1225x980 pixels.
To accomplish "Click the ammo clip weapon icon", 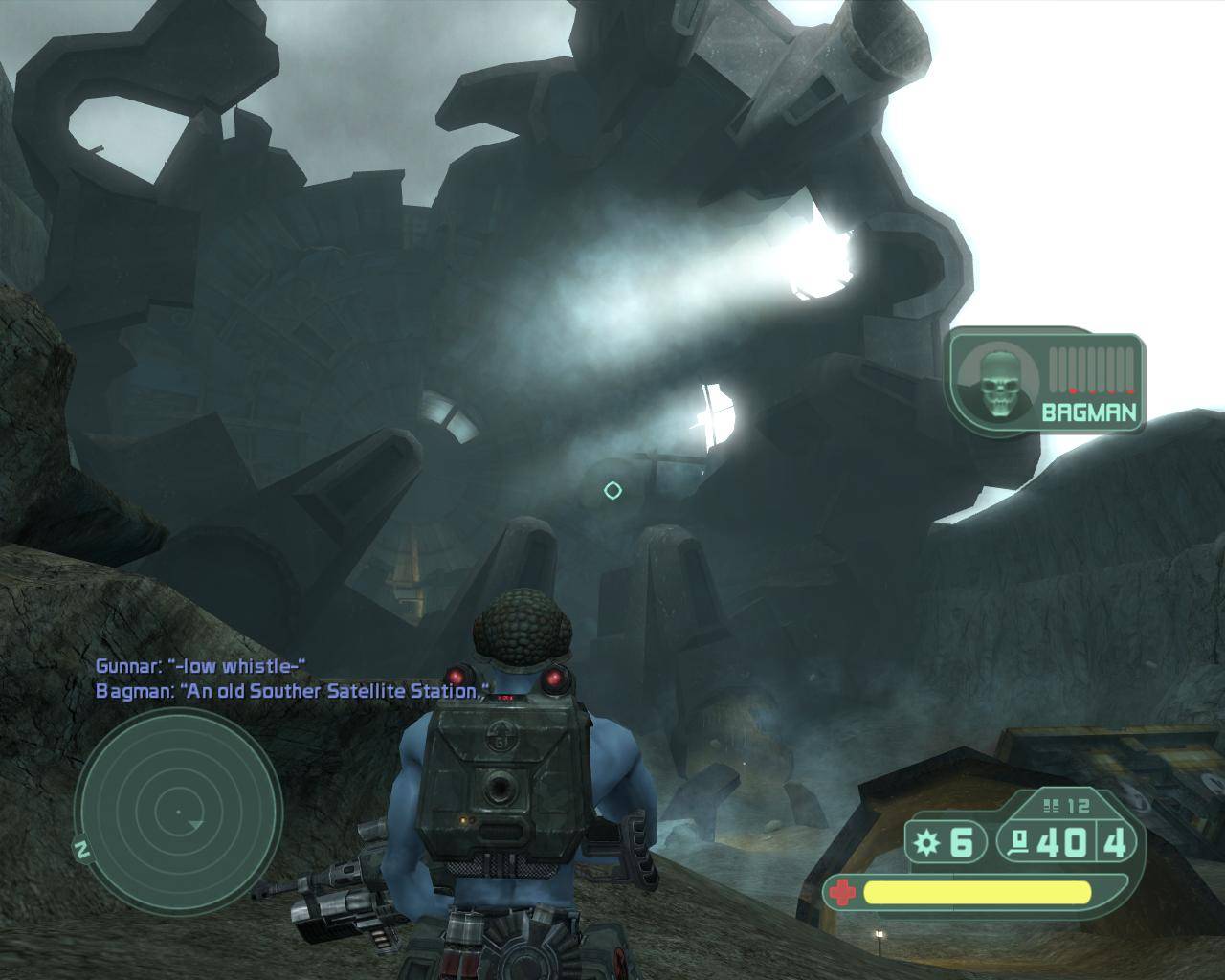I will click(1019, 842).
